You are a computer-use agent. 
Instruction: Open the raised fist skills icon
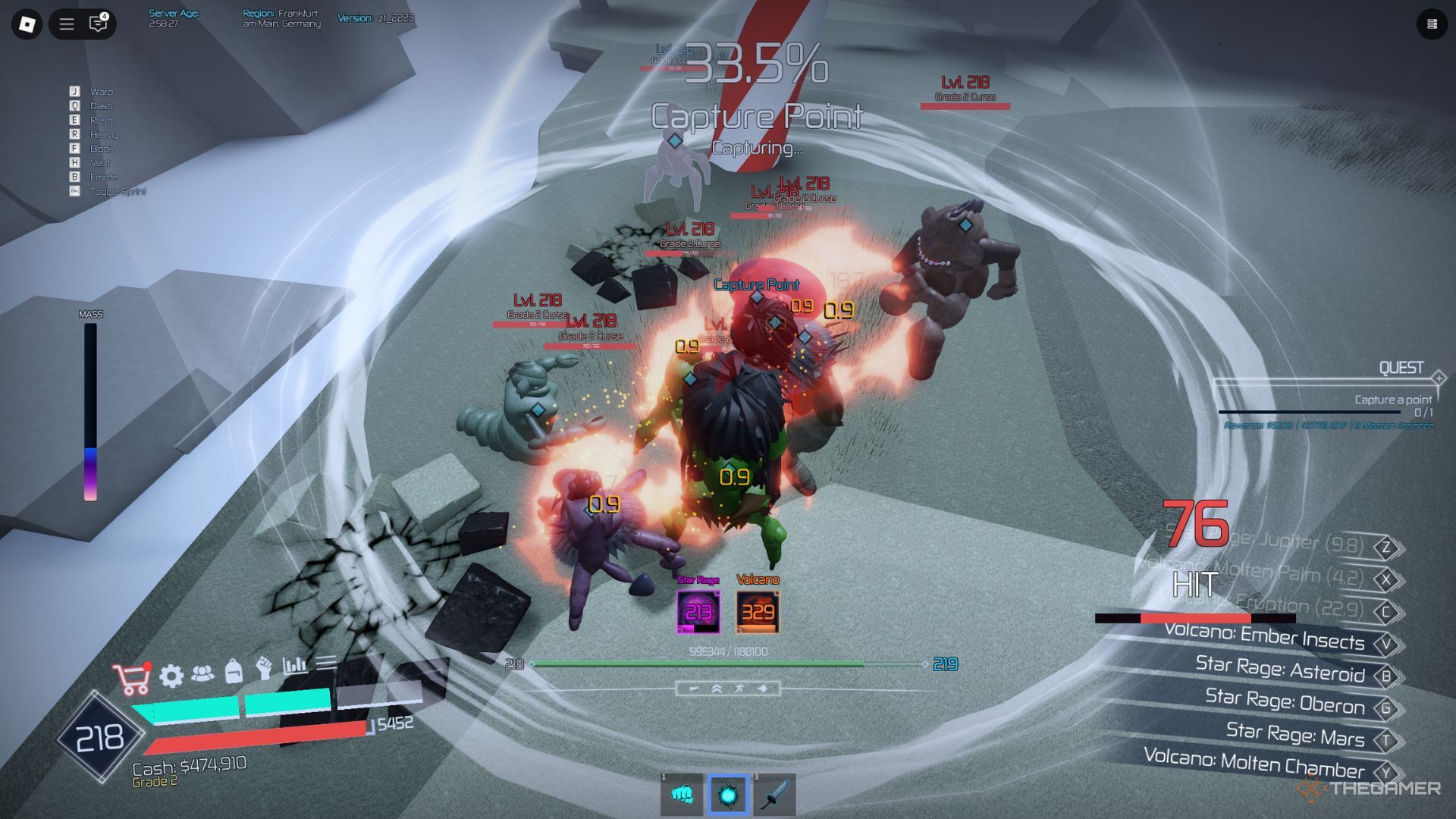click(264, 667)
